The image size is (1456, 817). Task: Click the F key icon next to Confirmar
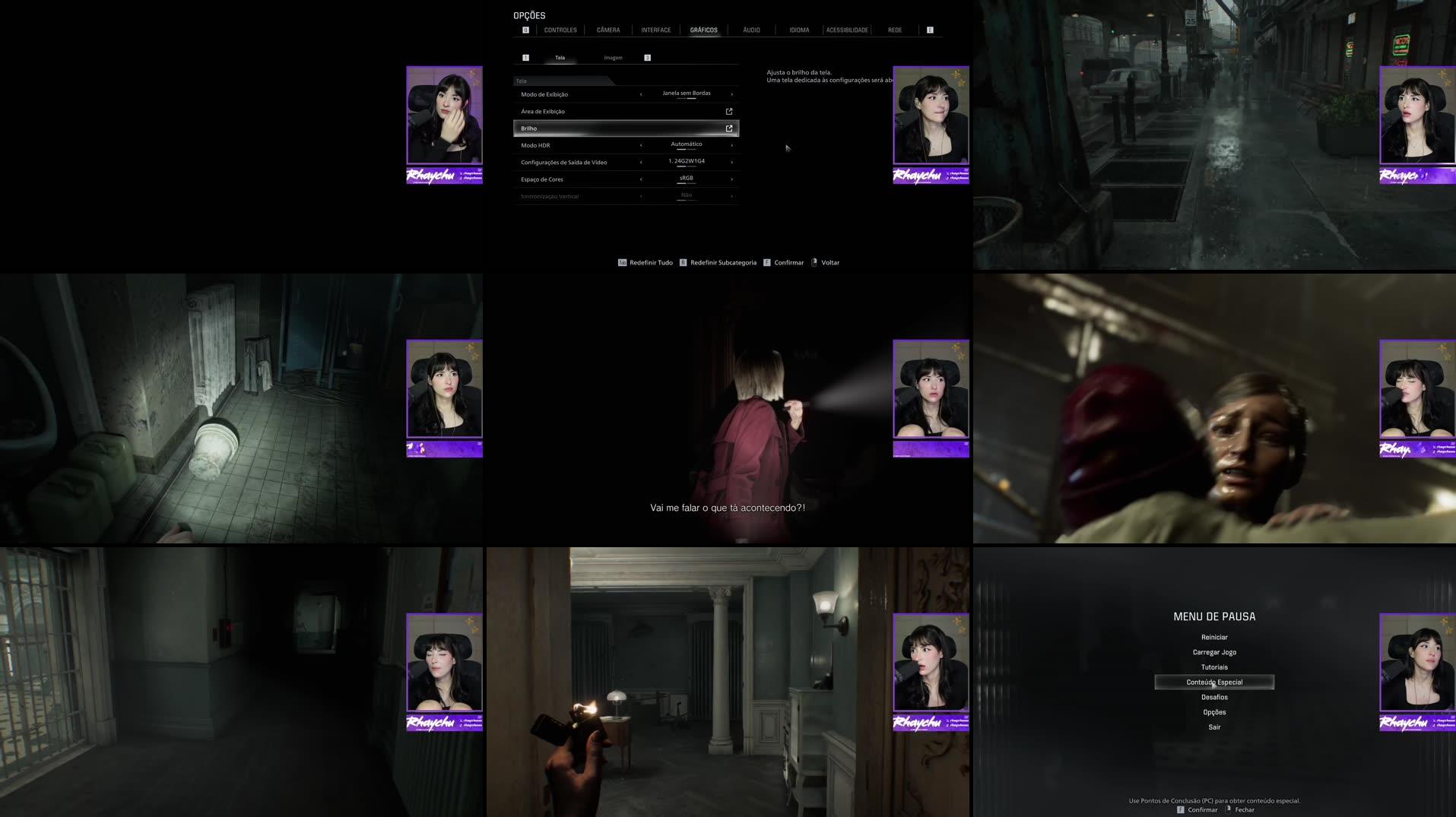coord(767,262)
